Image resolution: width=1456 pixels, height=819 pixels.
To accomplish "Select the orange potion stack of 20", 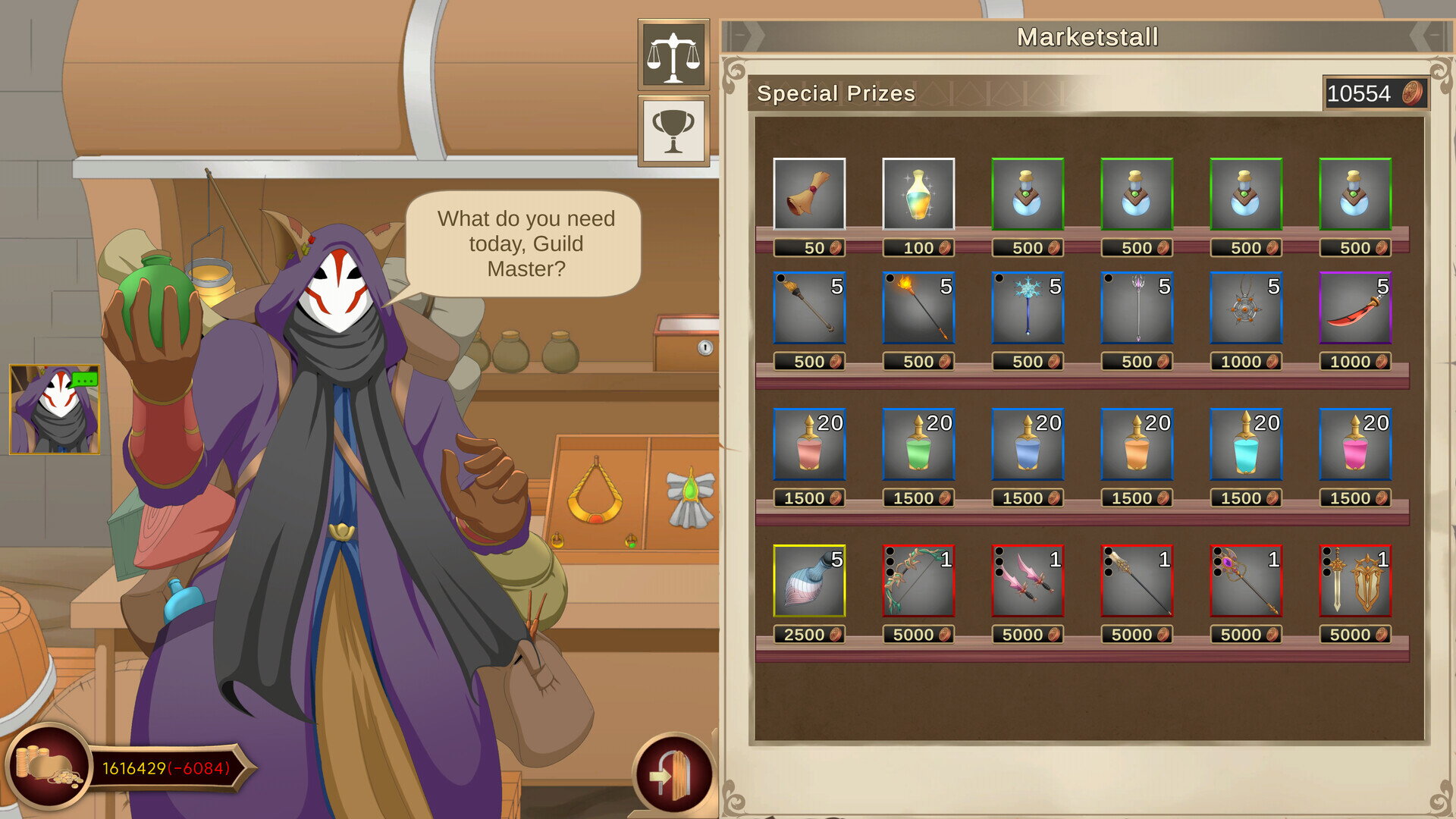I will point(1136,444).
